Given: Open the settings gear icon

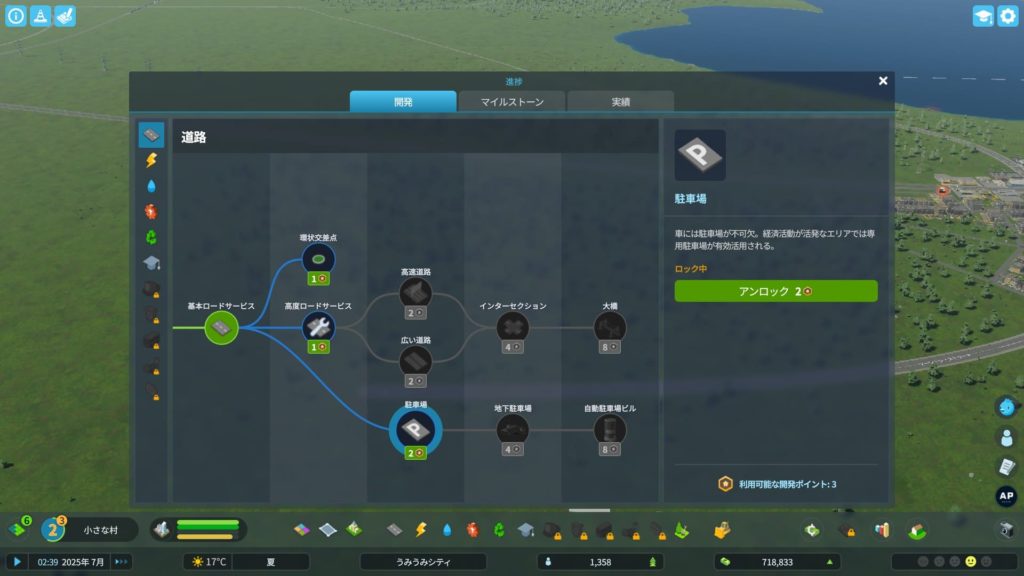Looking at the screenshot, I should (1007, 16).
